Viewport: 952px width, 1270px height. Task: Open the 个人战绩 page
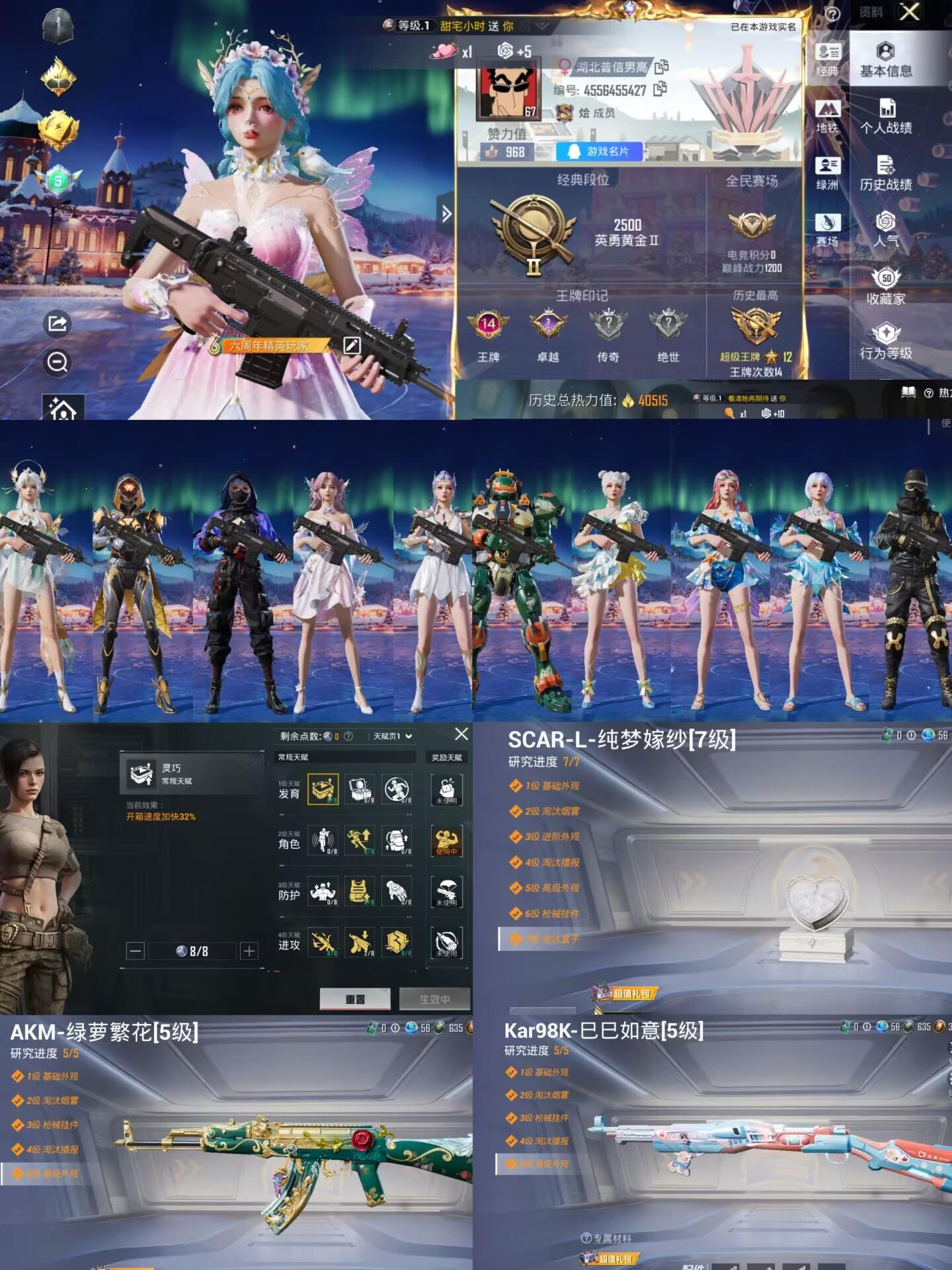885,116
